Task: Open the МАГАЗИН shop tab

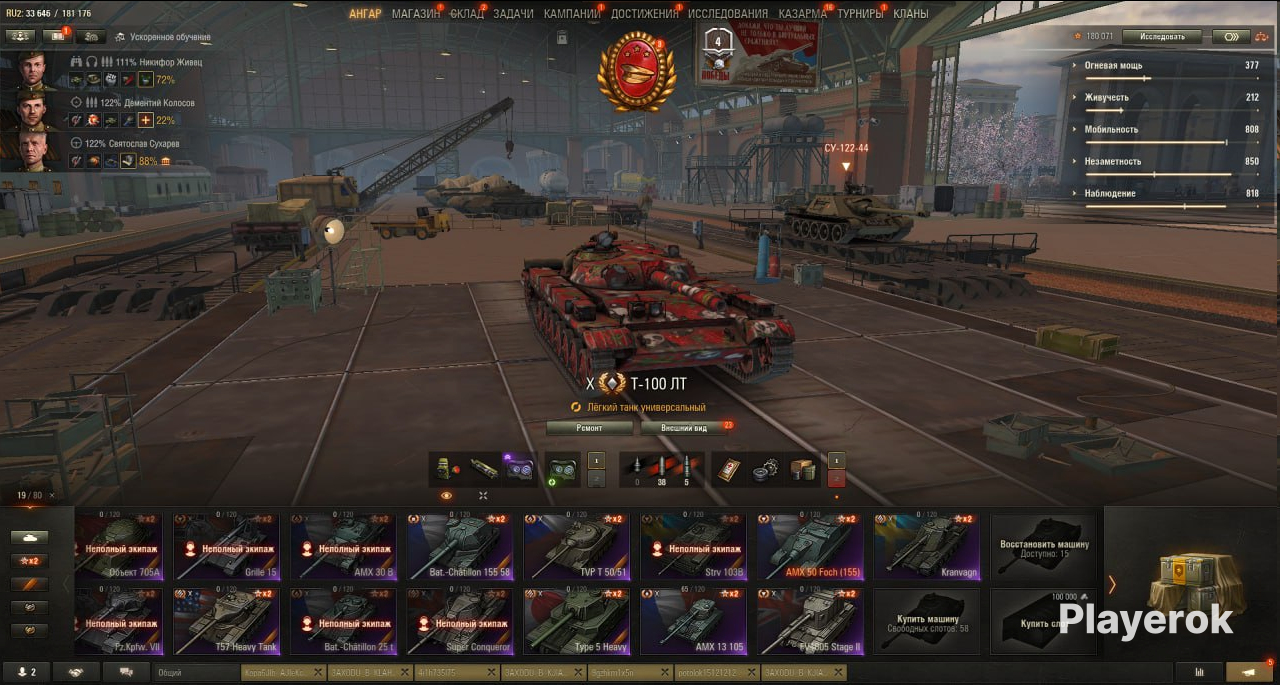Action: (x=415, y=14)
